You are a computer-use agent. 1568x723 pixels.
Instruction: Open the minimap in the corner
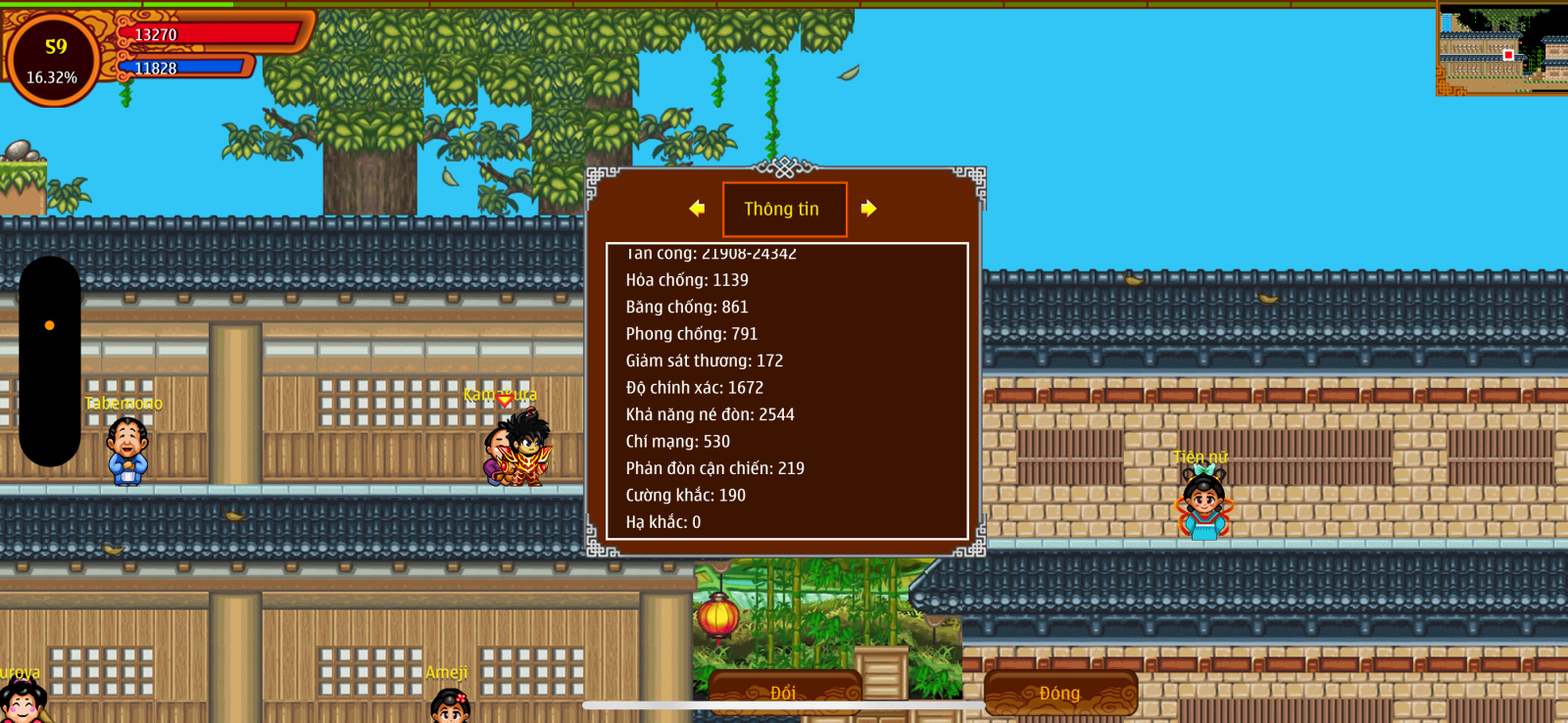click(x=1501, y=49)
